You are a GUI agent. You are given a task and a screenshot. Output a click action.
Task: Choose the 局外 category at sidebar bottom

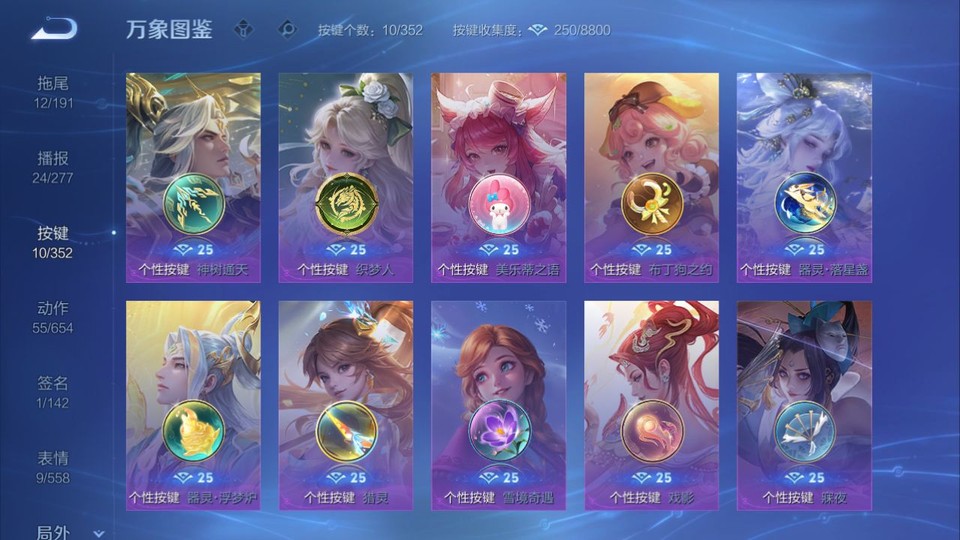[54, 532]
